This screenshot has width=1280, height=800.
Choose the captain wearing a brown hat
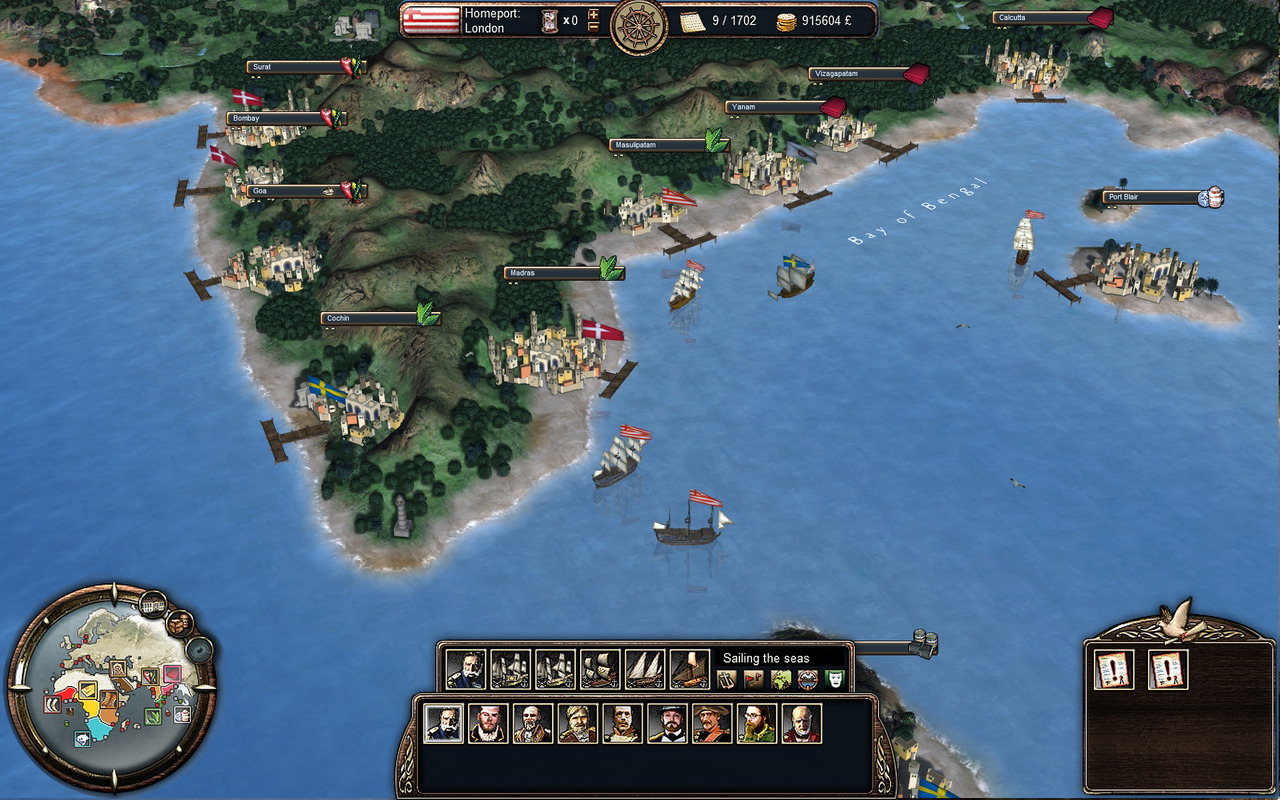click(x=712, y=723)
